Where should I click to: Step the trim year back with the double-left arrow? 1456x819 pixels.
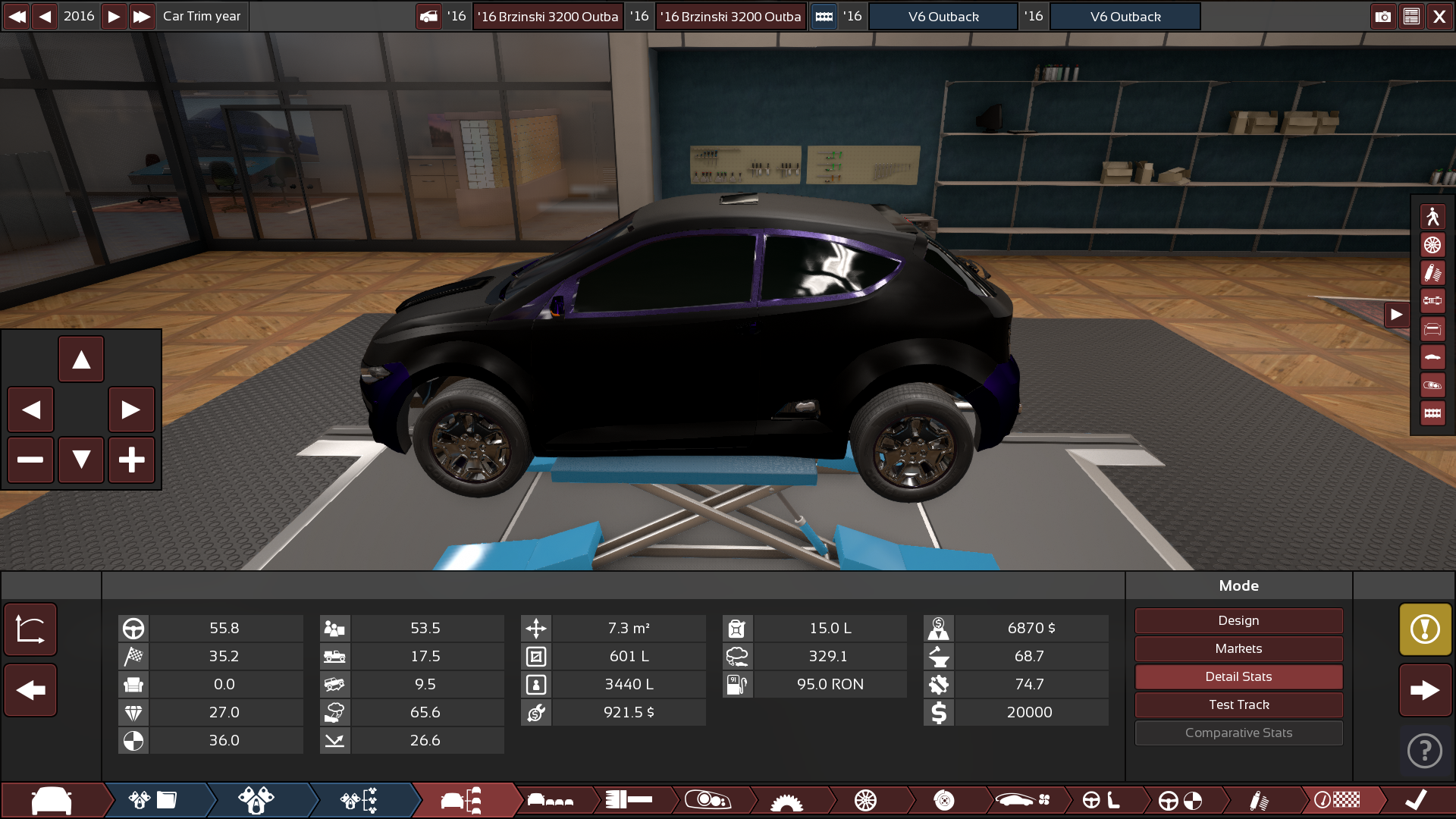point(17,16)
